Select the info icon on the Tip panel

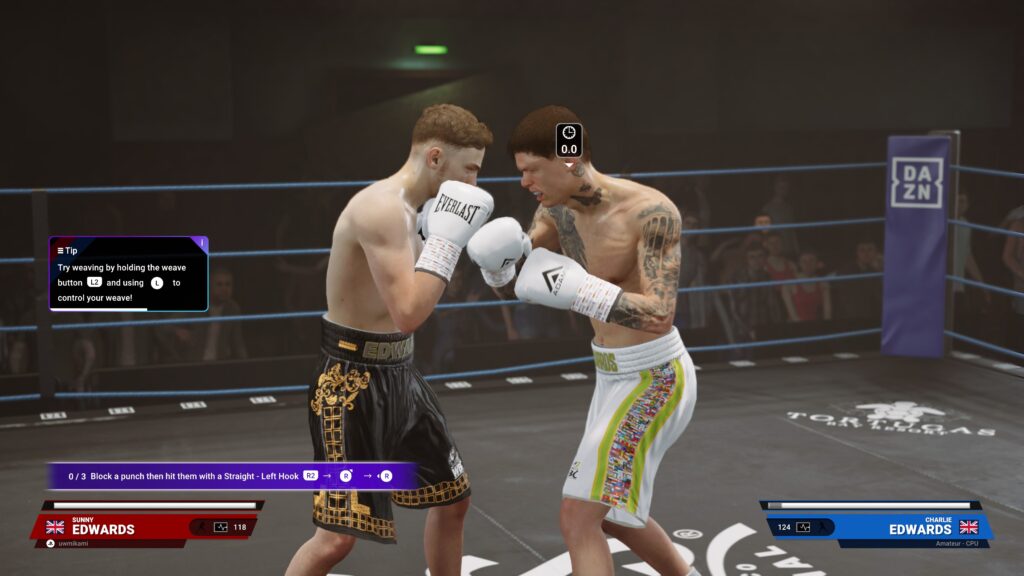[203, 243]
